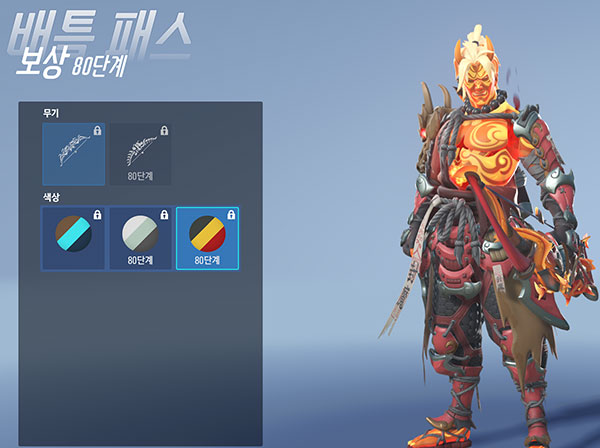
Task: Select the first bow weapon tile
Action: click(x=73, y=154)
